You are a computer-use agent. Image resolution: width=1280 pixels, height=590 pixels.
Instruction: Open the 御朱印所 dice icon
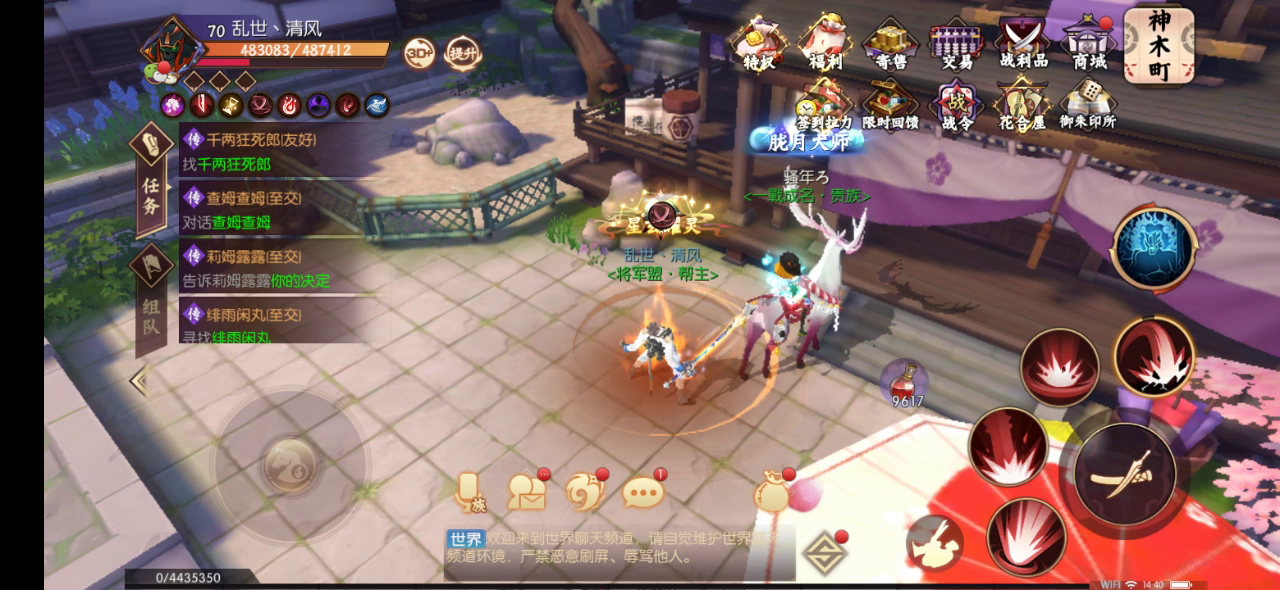1089,105
